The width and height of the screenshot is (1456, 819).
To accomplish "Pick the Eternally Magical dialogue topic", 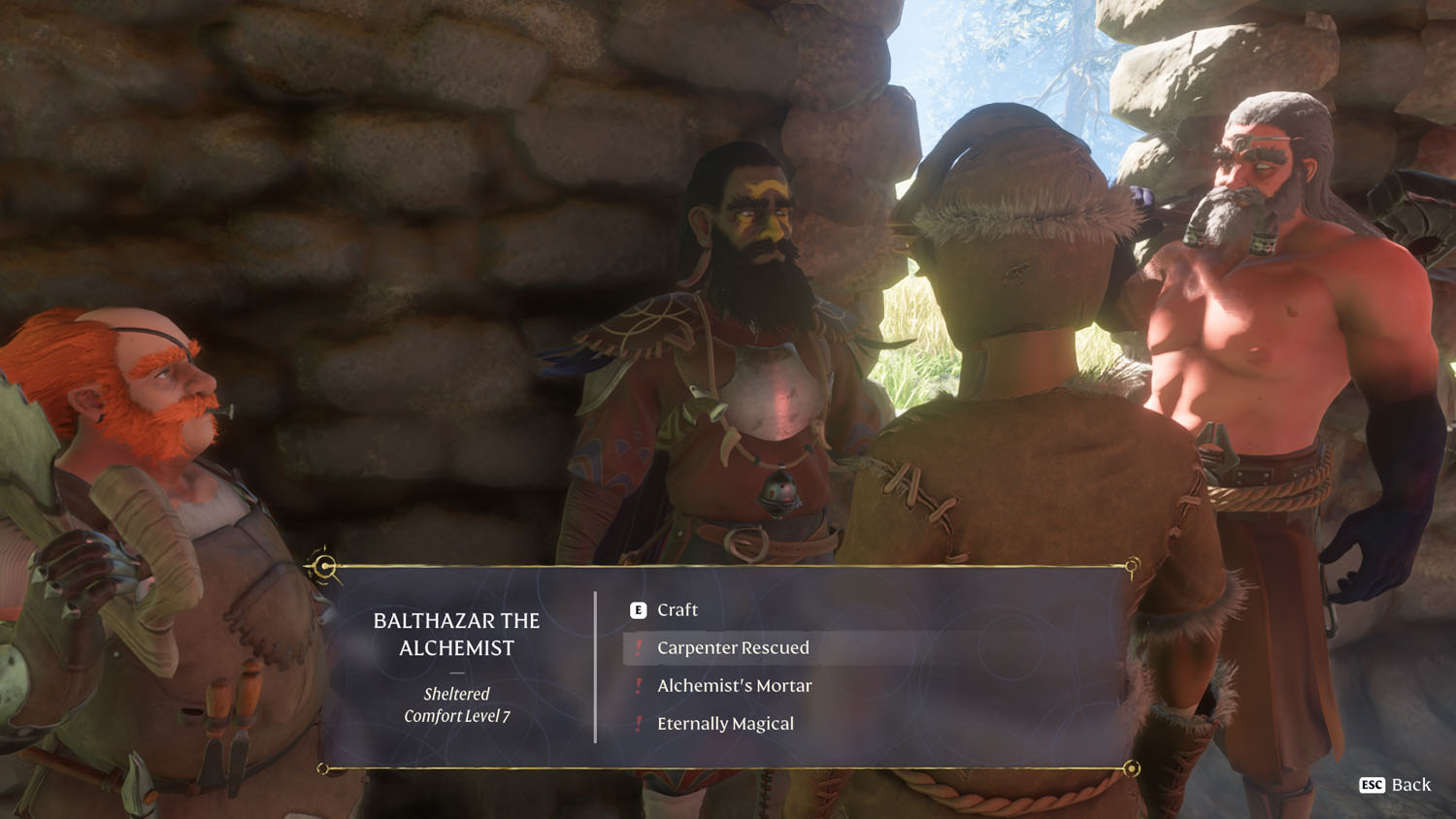I will (725, 724).
